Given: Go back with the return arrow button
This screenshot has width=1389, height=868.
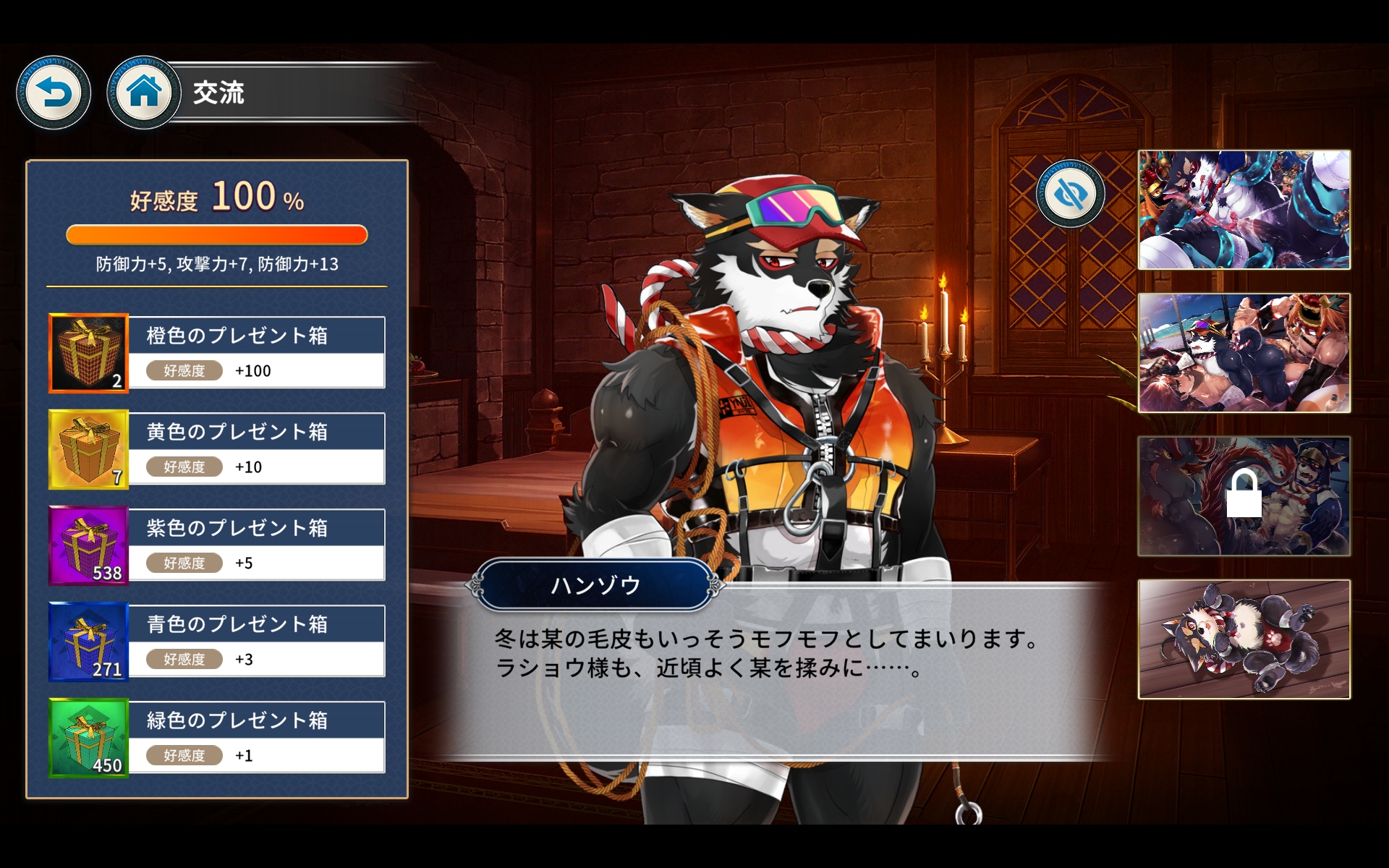Looking at the screenshot, I should (x=54, y=93).
